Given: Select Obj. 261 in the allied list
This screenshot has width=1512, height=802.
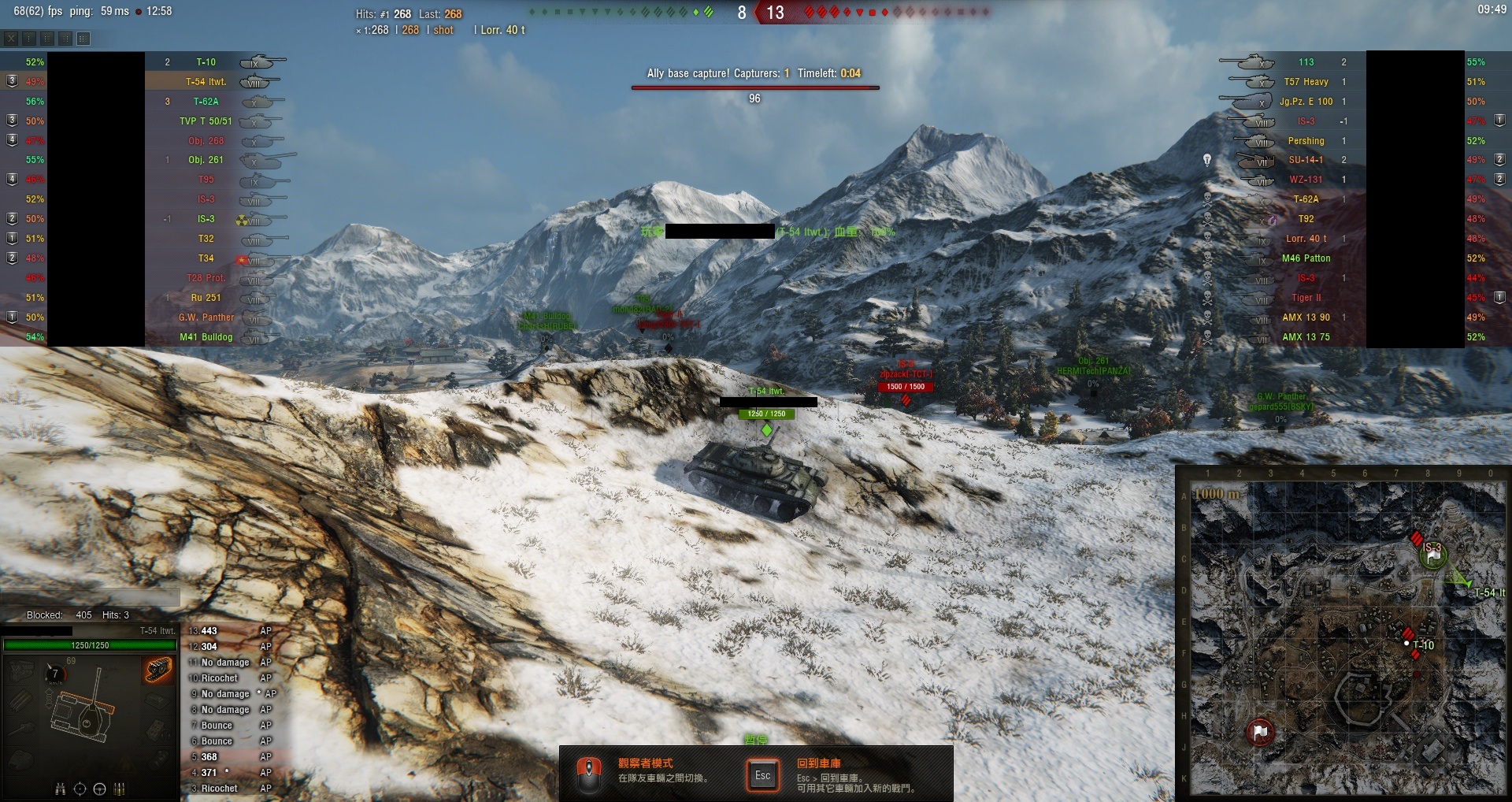Looking at the screenshot, I should pos(206,160).
